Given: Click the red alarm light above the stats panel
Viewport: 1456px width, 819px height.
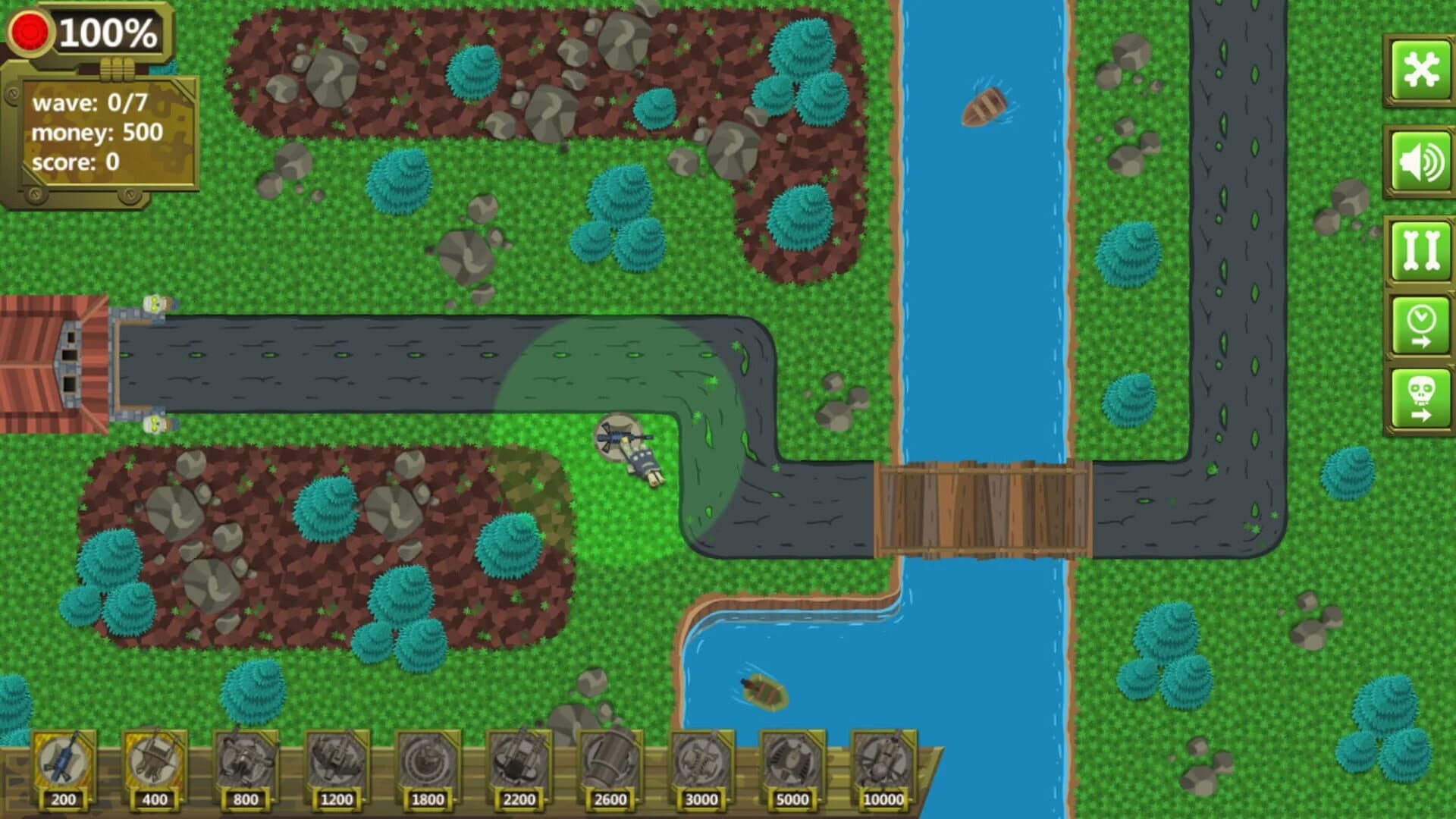Looking at the screenshot, I should [x=30, y=30].
